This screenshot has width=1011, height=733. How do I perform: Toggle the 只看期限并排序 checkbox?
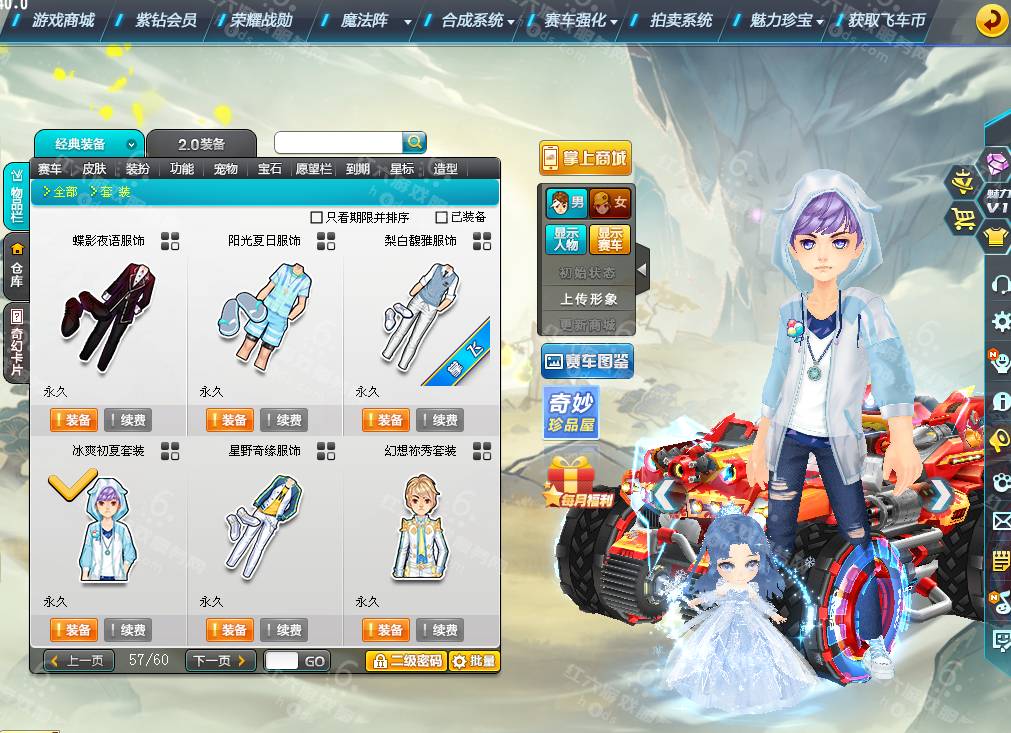(317, 217)
